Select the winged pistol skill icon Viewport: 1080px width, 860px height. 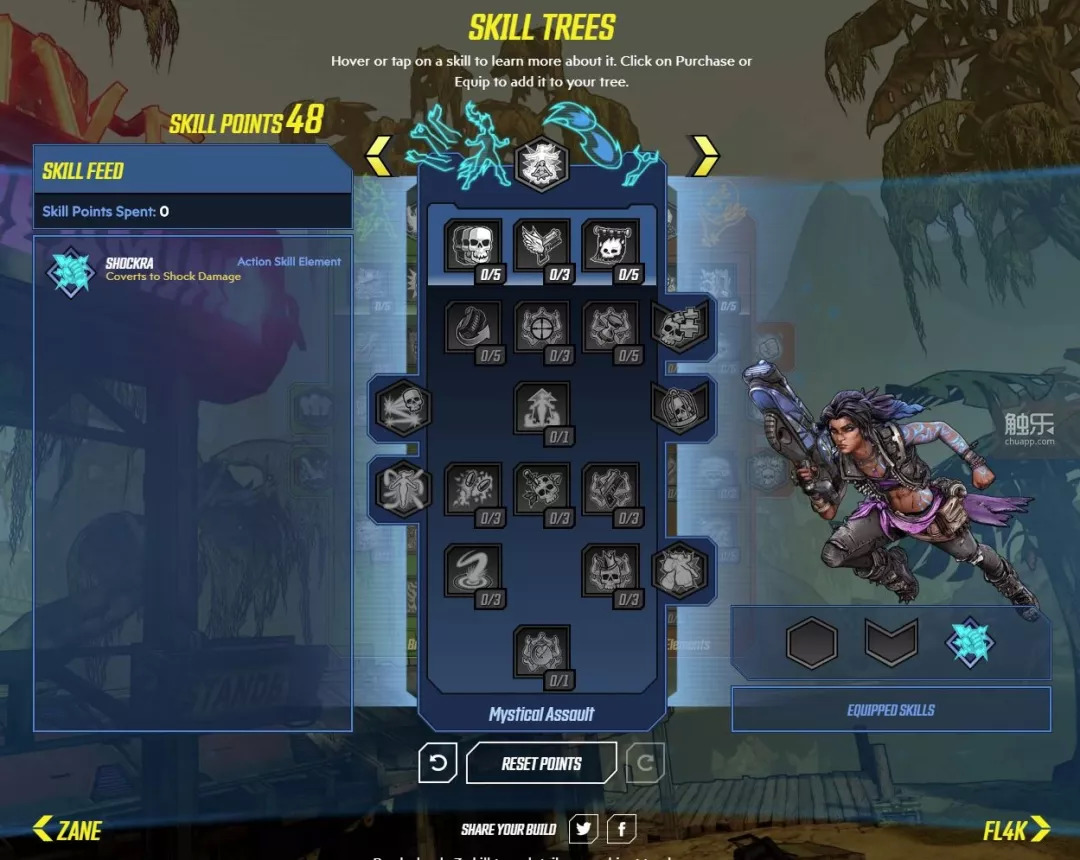pos(541,247)
